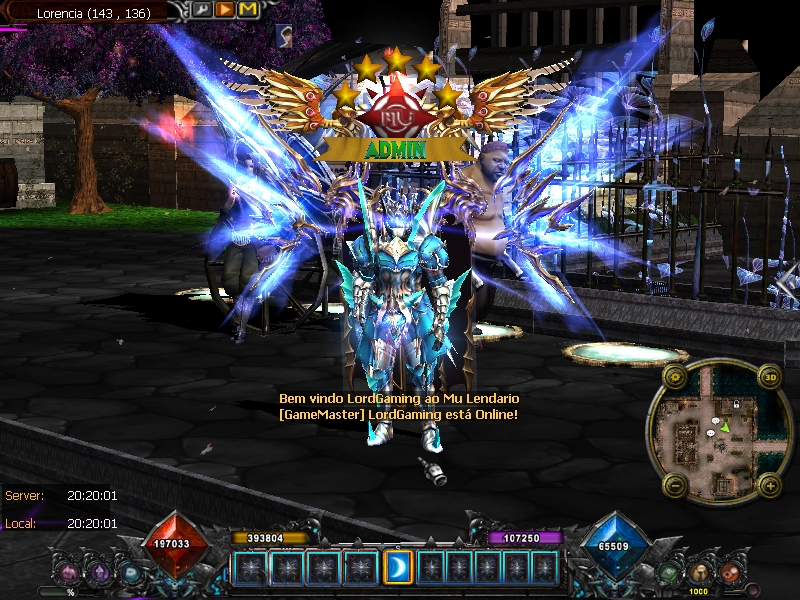Click the character portrait icon
This screenshot has height=600, width=800.
(x=283, y=35)
